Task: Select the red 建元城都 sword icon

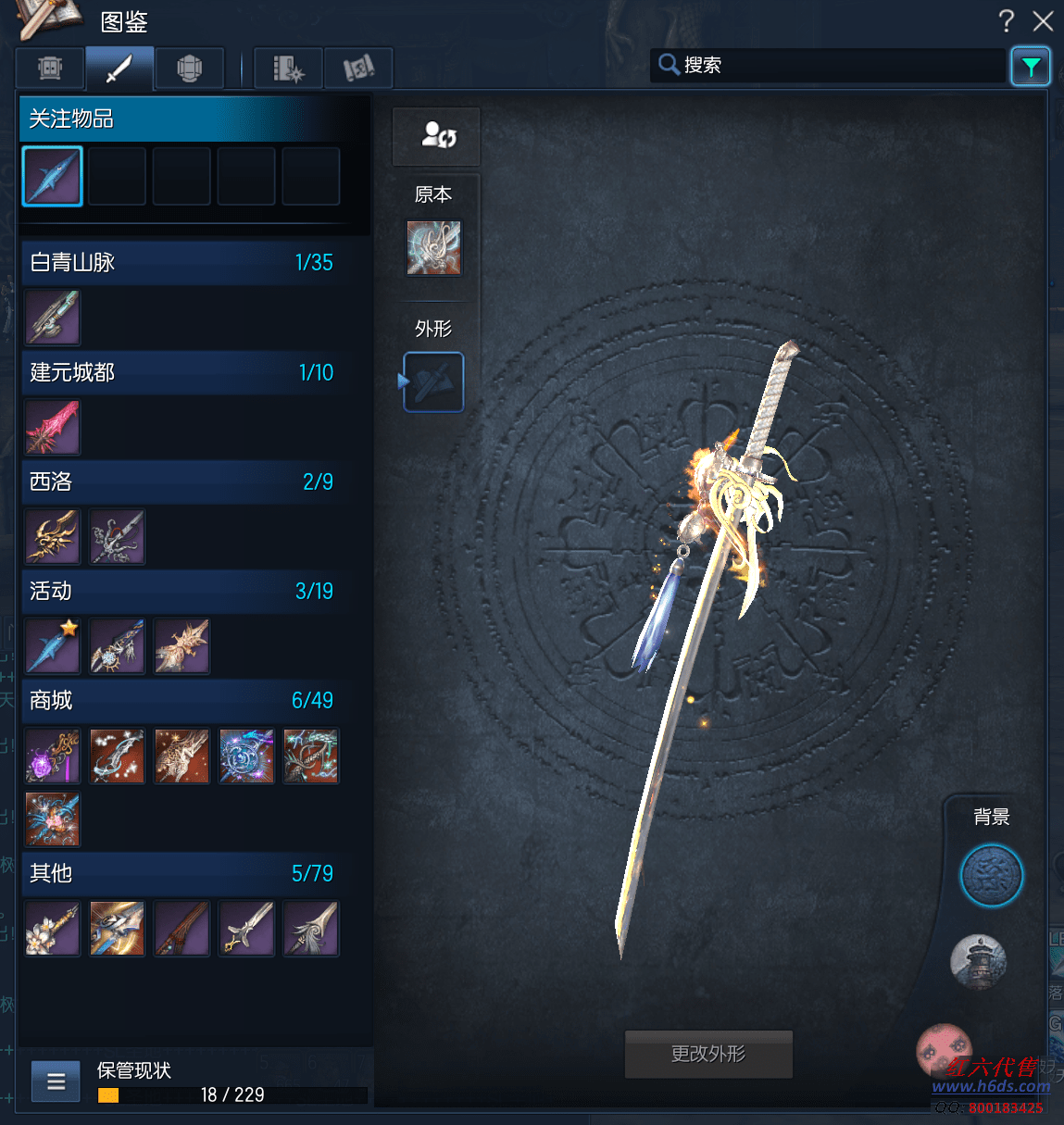Action: coord(53,427)
